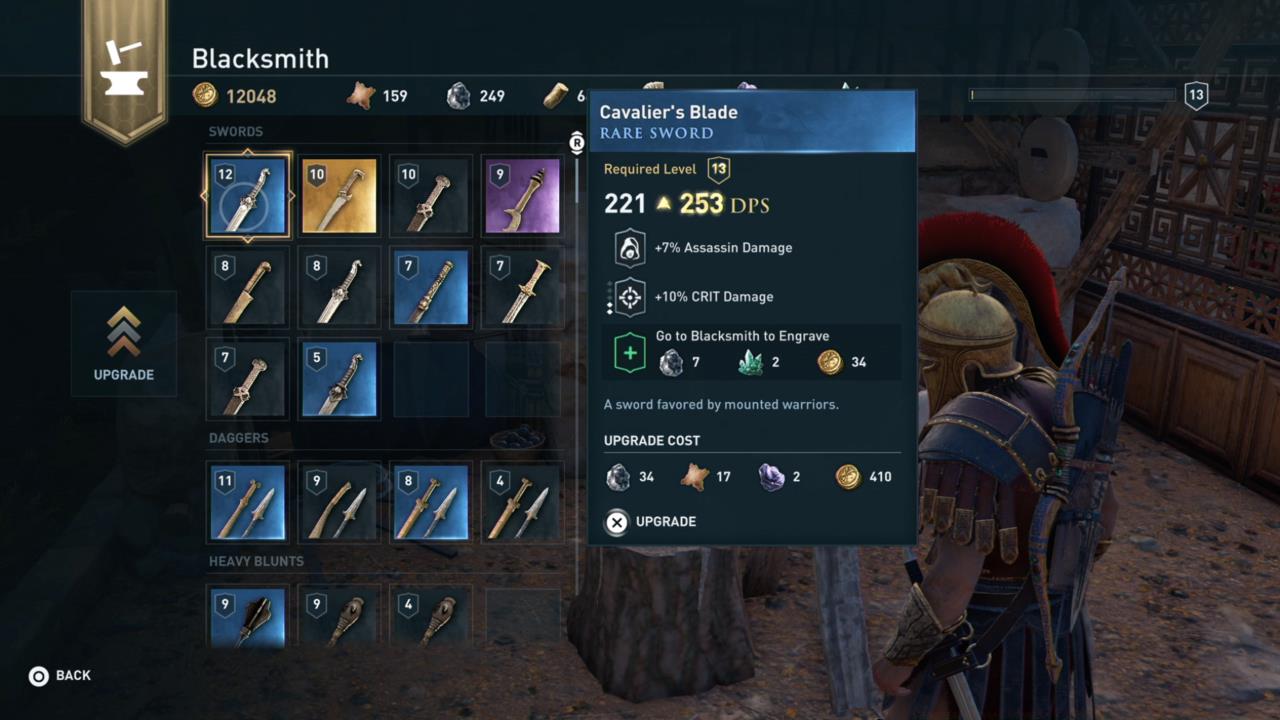Click the green plus Engrave icon
The width and height of the screenshot is (1280, 720).
click(630, 352)
